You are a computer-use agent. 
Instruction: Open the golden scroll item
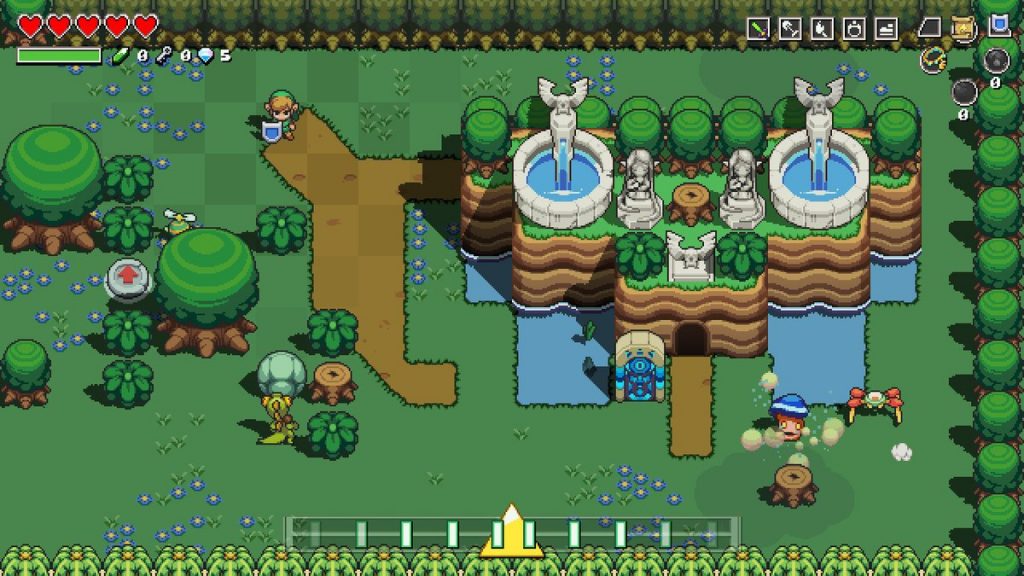[x=964, y=28]
